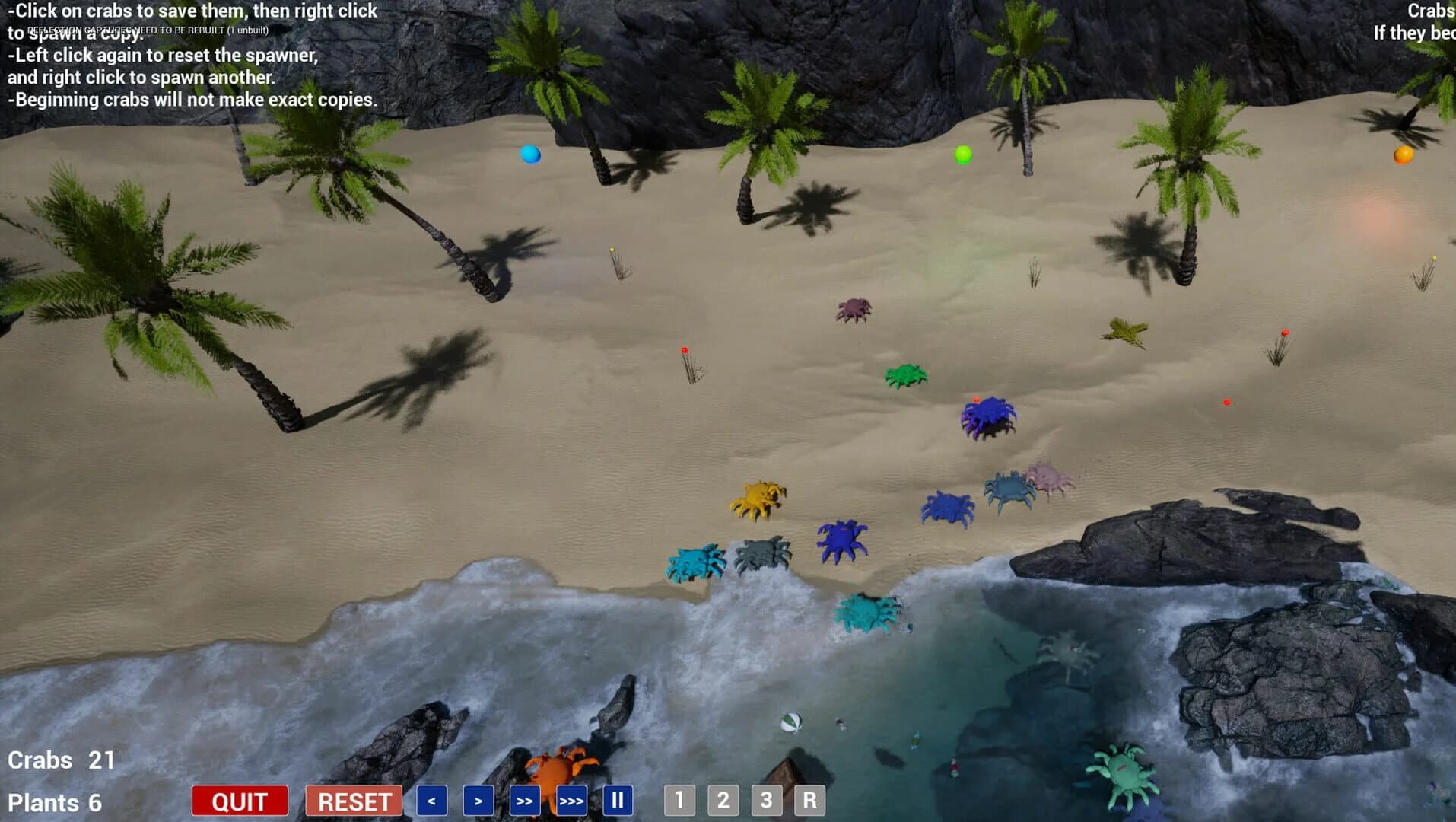This screenshot has height=822, width=1456.
Task: Resume normal speed with the > button
Action: click(x=477, y=800)
